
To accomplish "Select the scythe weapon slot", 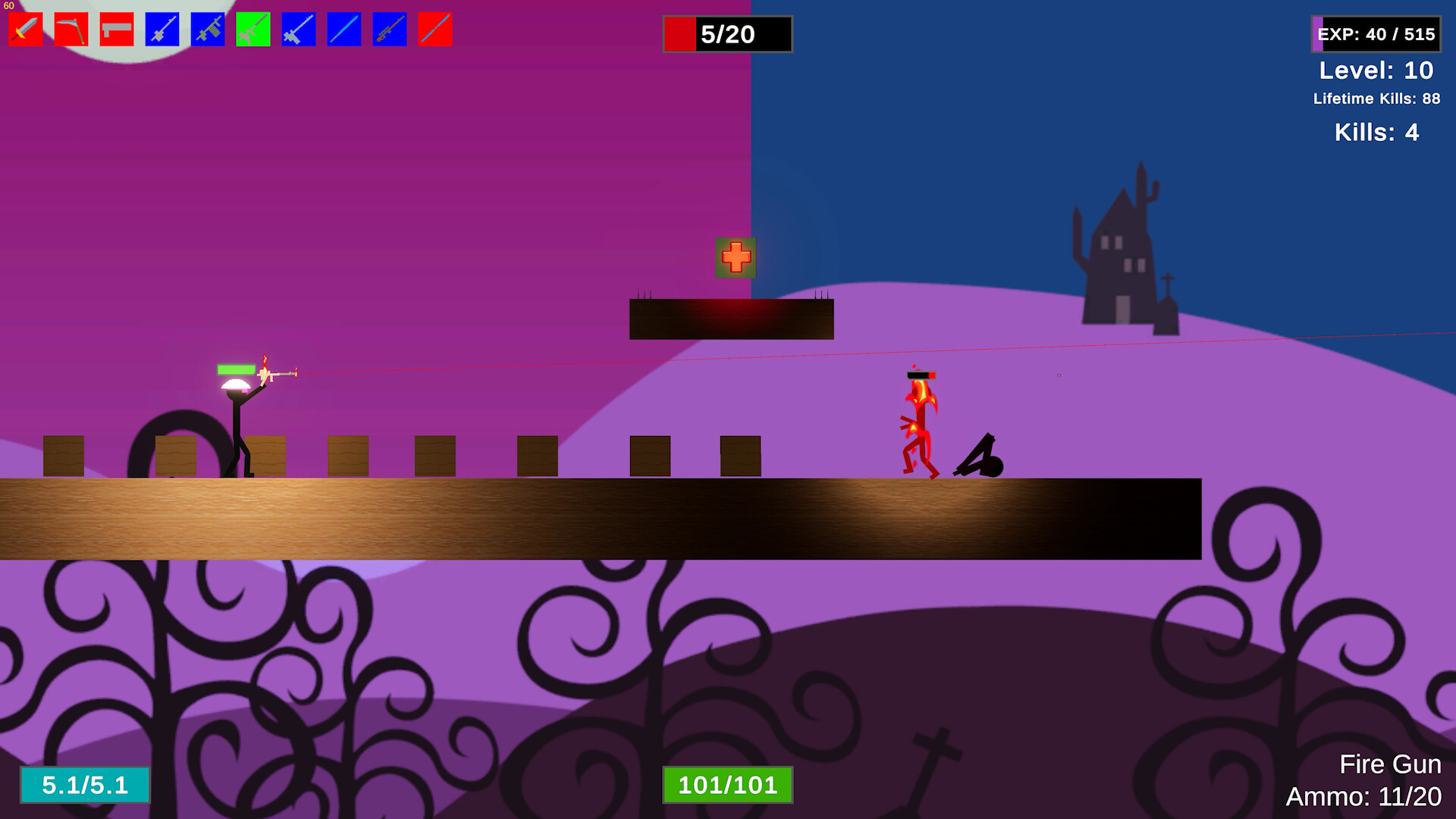I will tap(71, 29).
